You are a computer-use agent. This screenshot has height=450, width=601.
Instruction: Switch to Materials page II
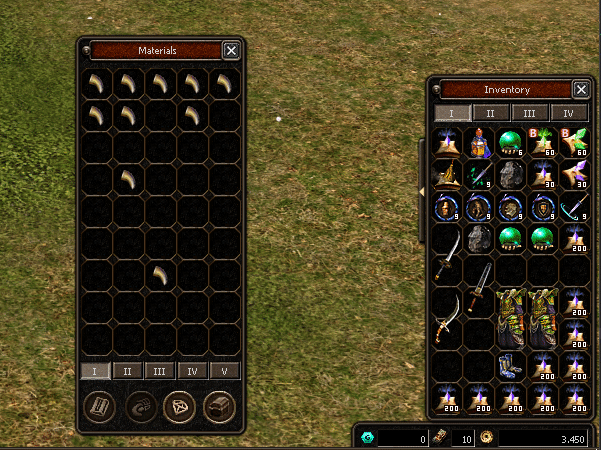click(128, 371)
